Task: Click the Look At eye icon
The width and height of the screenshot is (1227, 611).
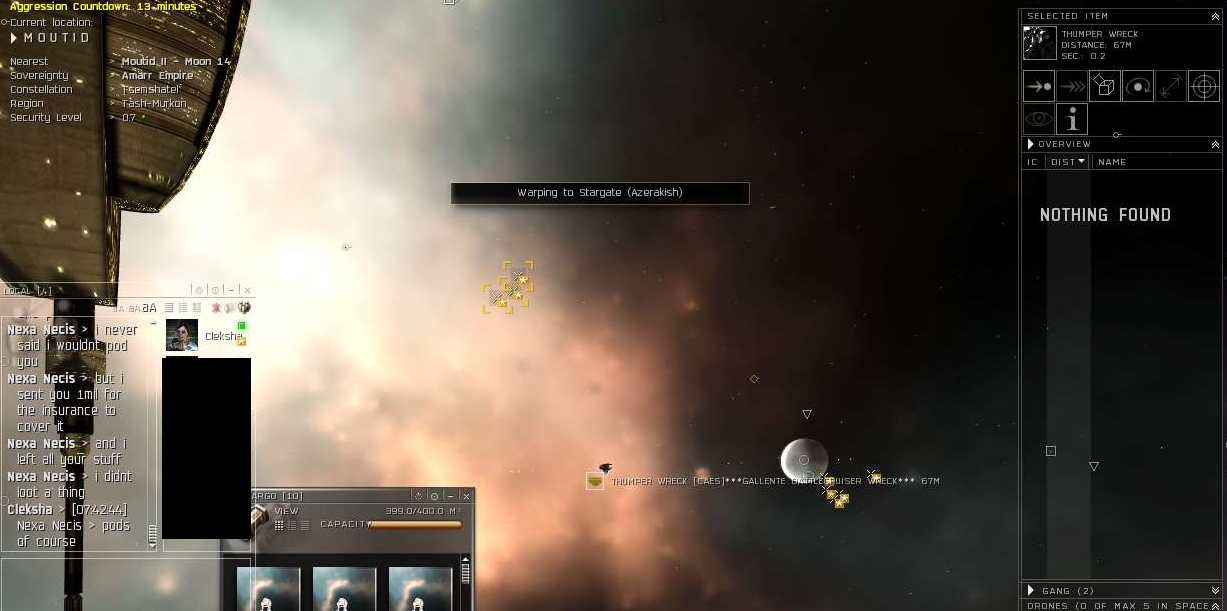Action: tap(1039, 119)
